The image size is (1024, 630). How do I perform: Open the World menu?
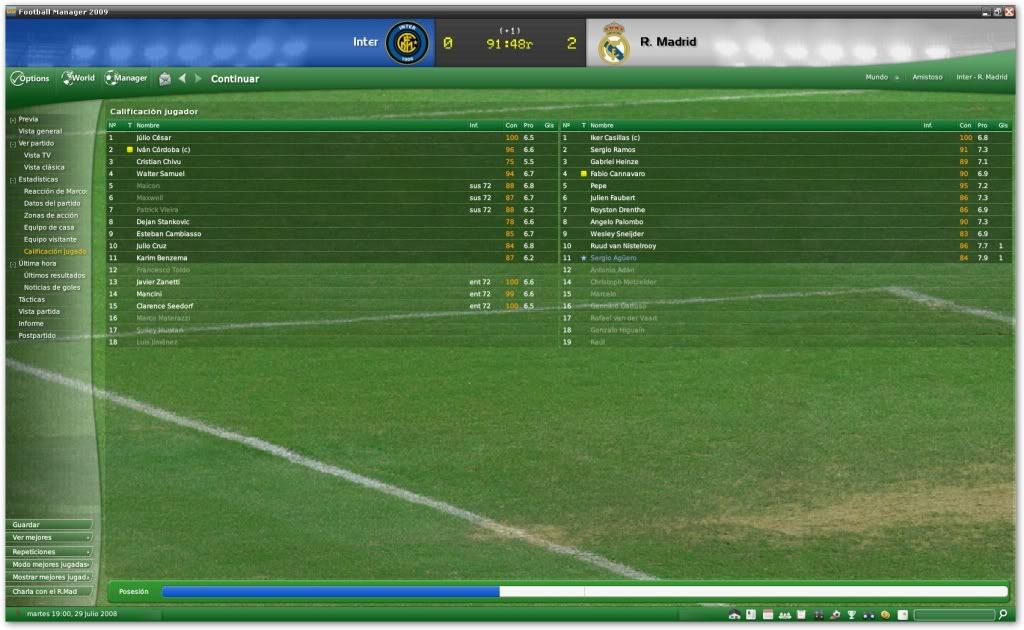[79, 78]
